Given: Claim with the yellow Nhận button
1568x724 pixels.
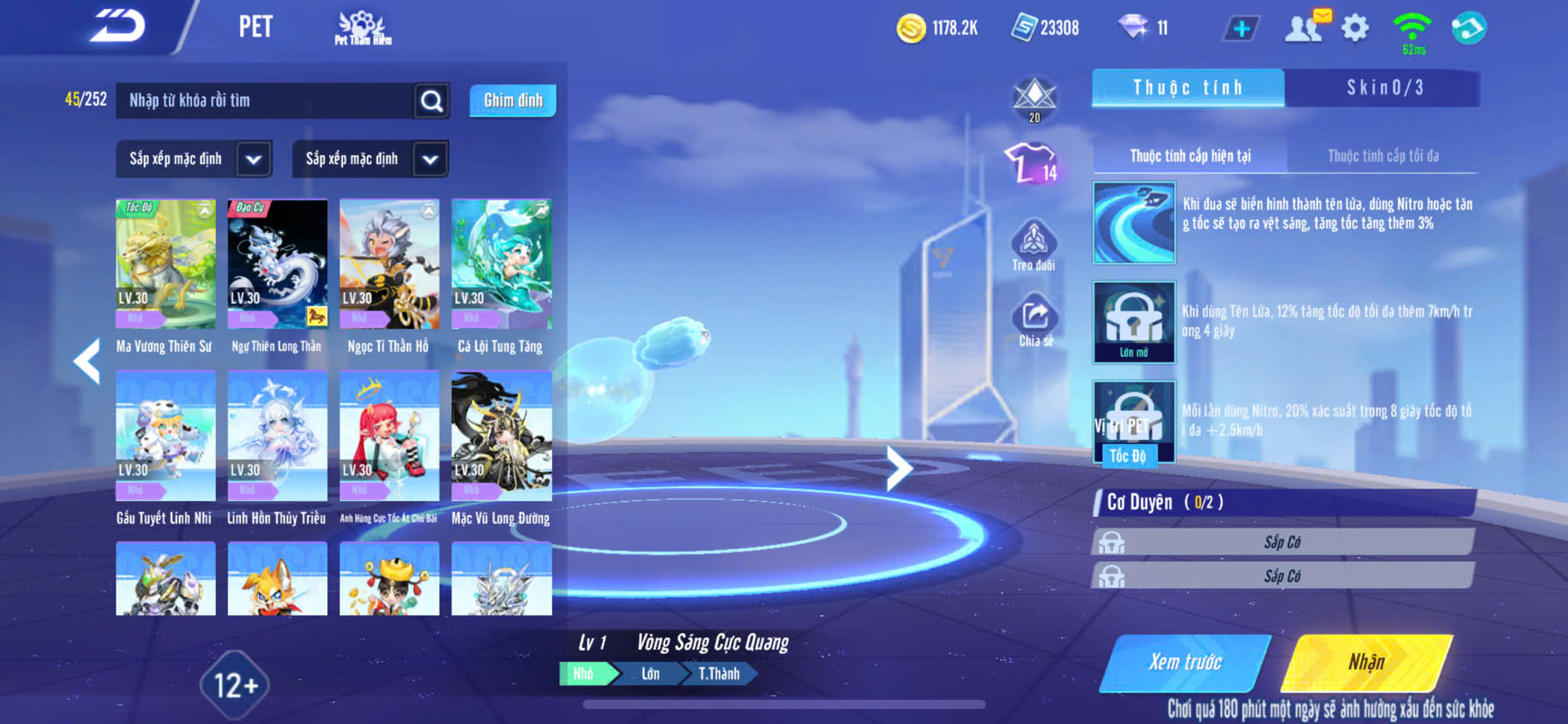Looking at the screenshot, I should (x=1366, y=662).
